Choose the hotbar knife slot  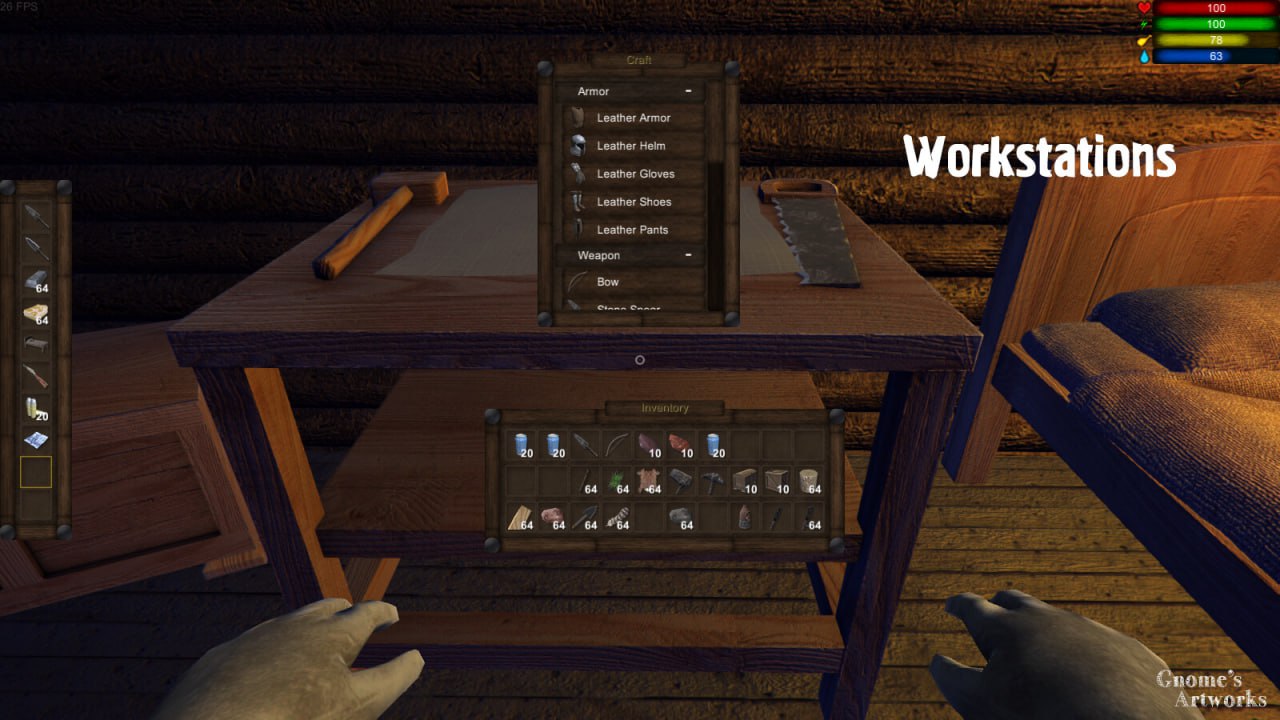36,377
